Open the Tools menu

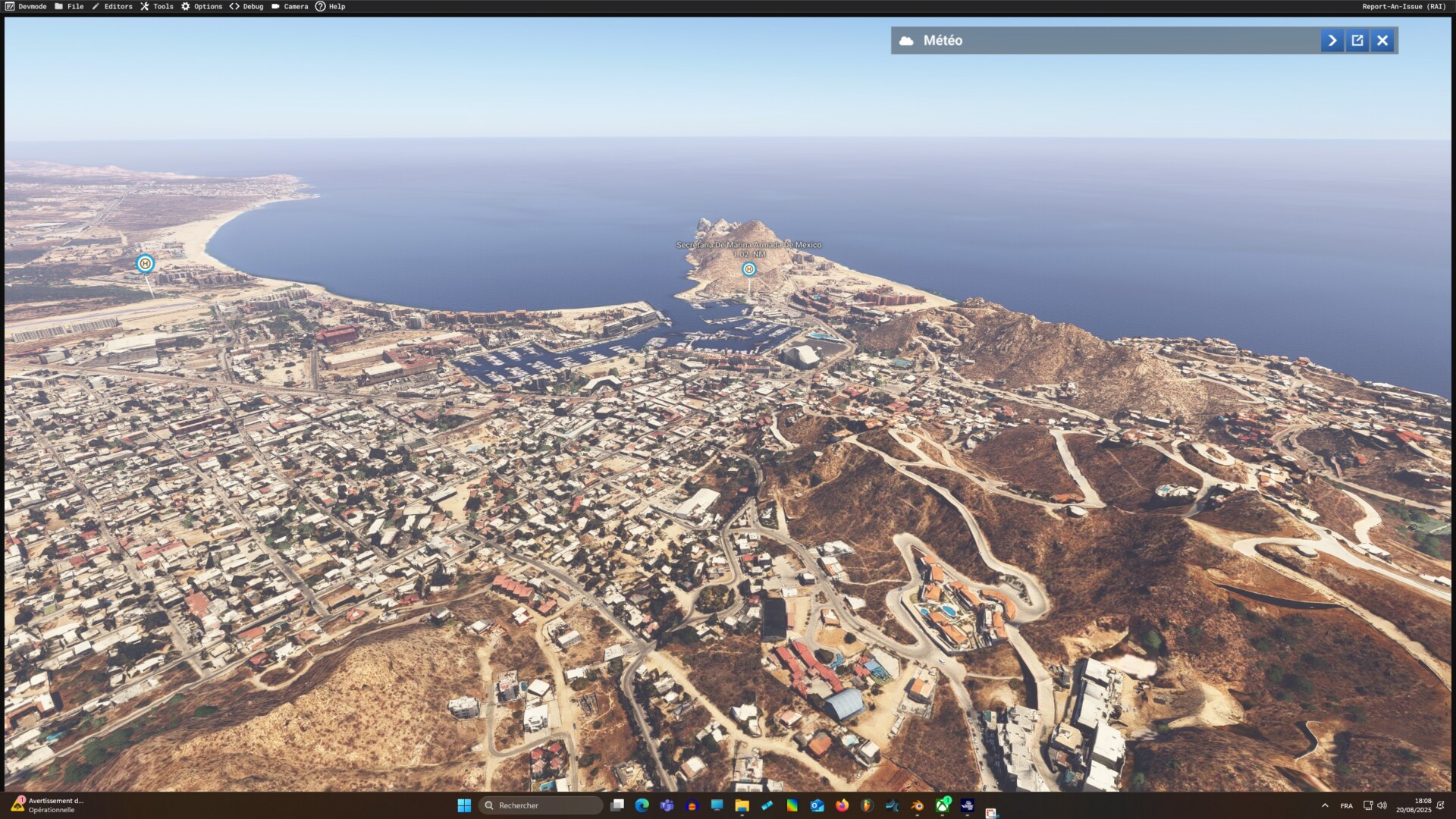(157, 6)
